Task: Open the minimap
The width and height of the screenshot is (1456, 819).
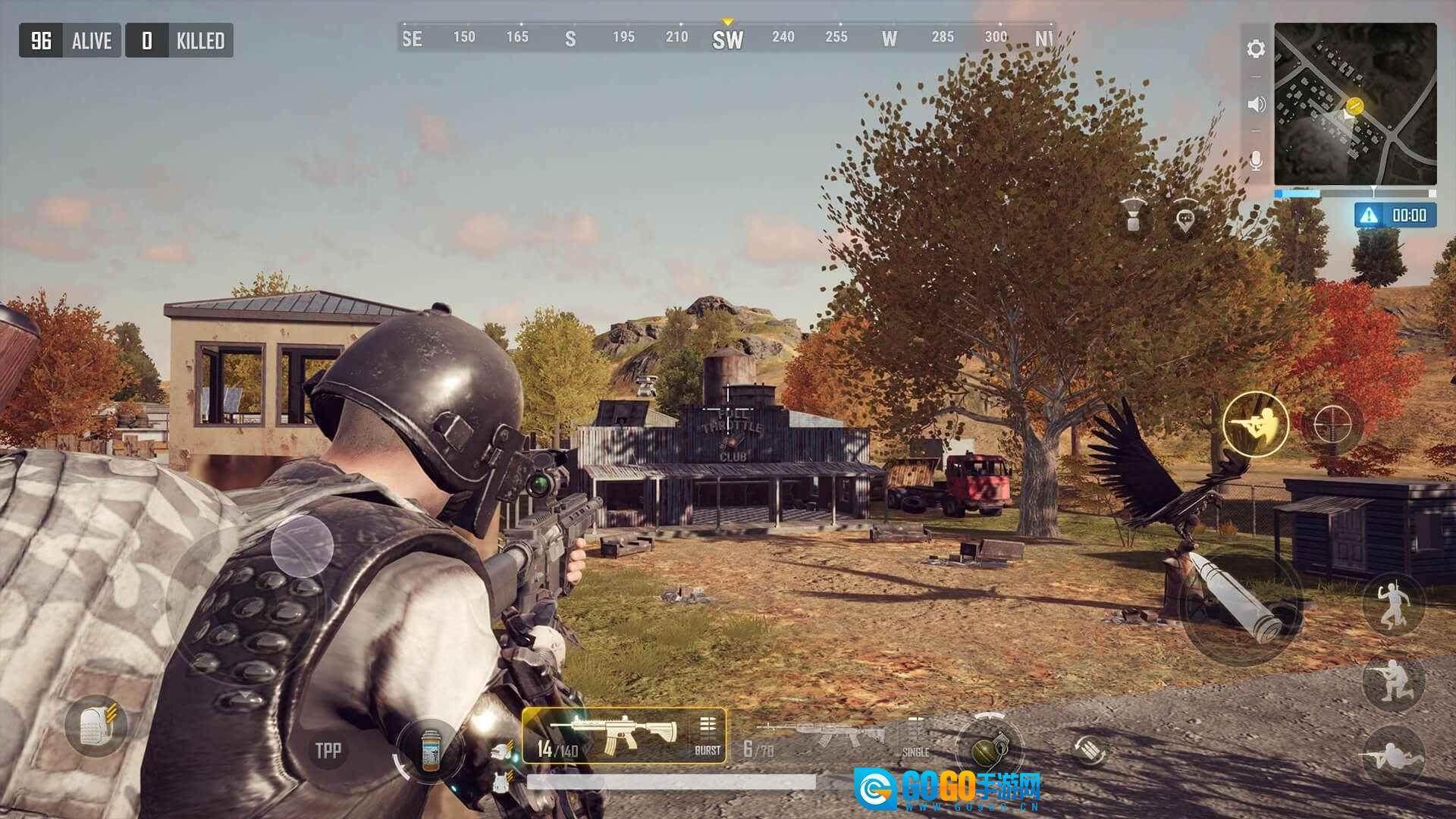Action: pyautogui.click(x=1355, y=104)
